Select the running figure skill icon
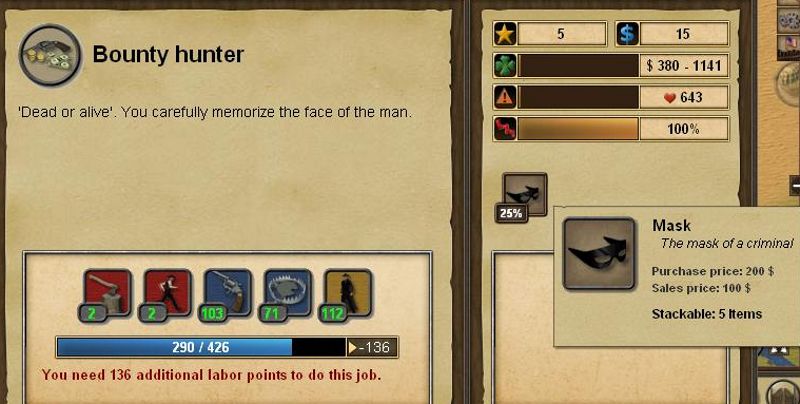This screenshot has width=800, height=404. [x=168, y=291]
